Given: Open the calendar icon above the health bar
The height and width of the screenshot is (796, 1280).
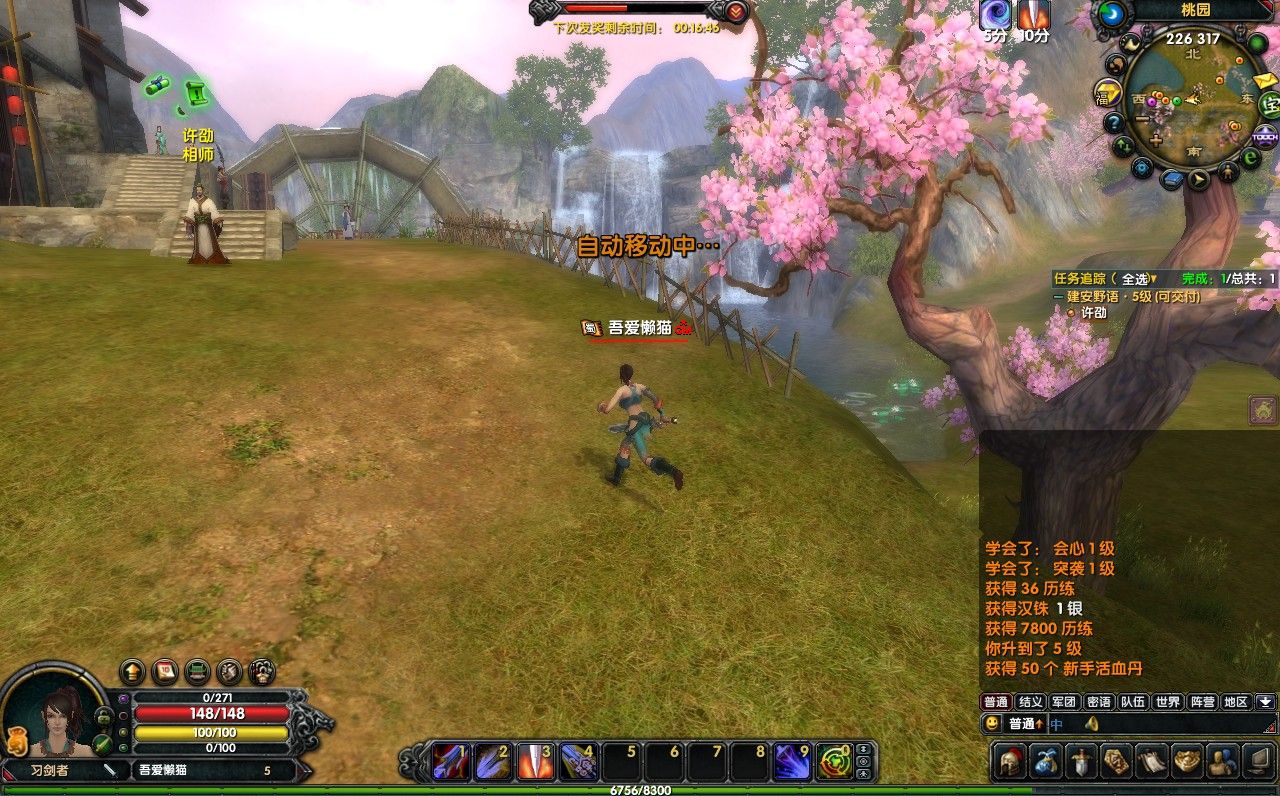Looking at the screenshot, I should (x=166, y=671).
